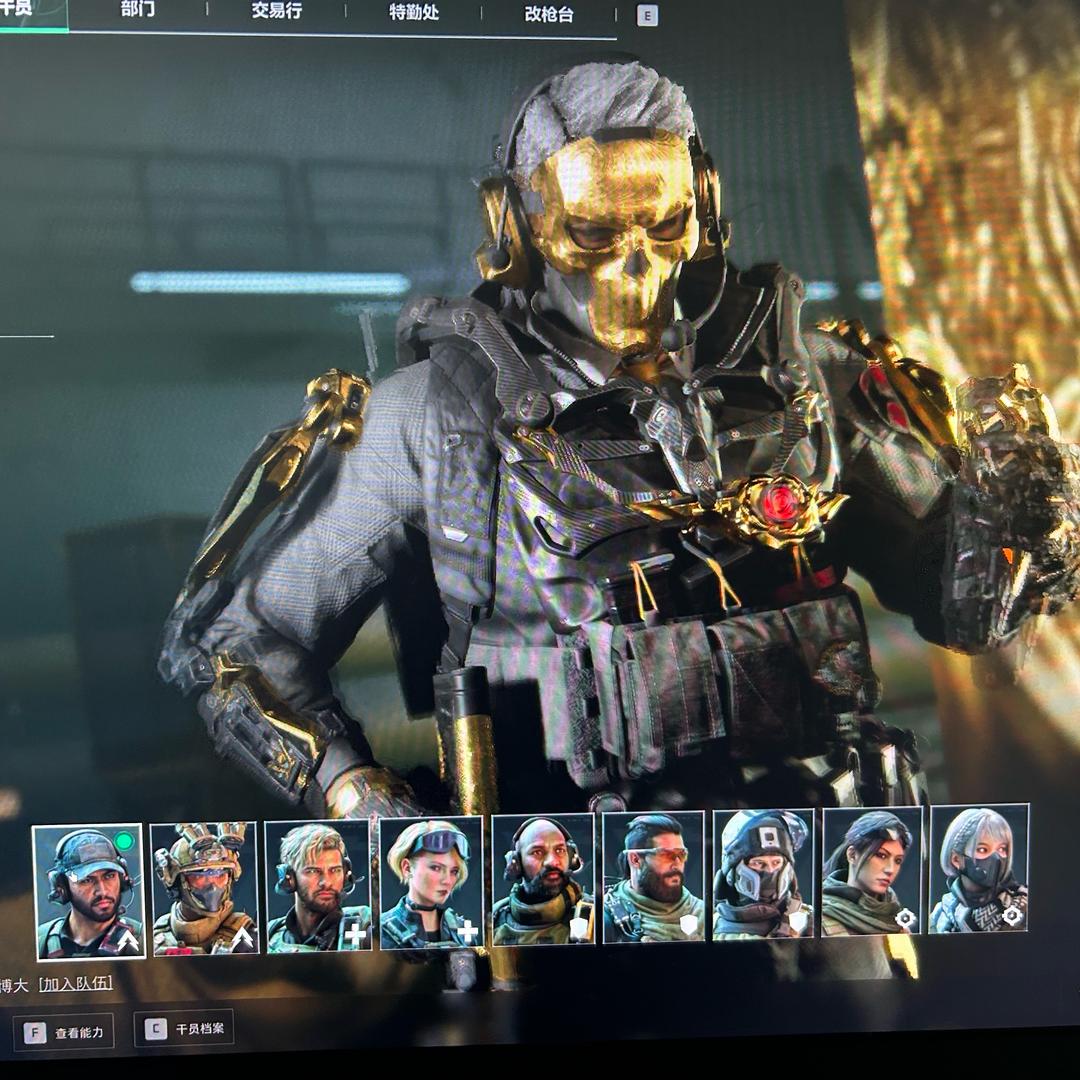
Task: Switch to the 部门 tab
Action: pos(137,11)
